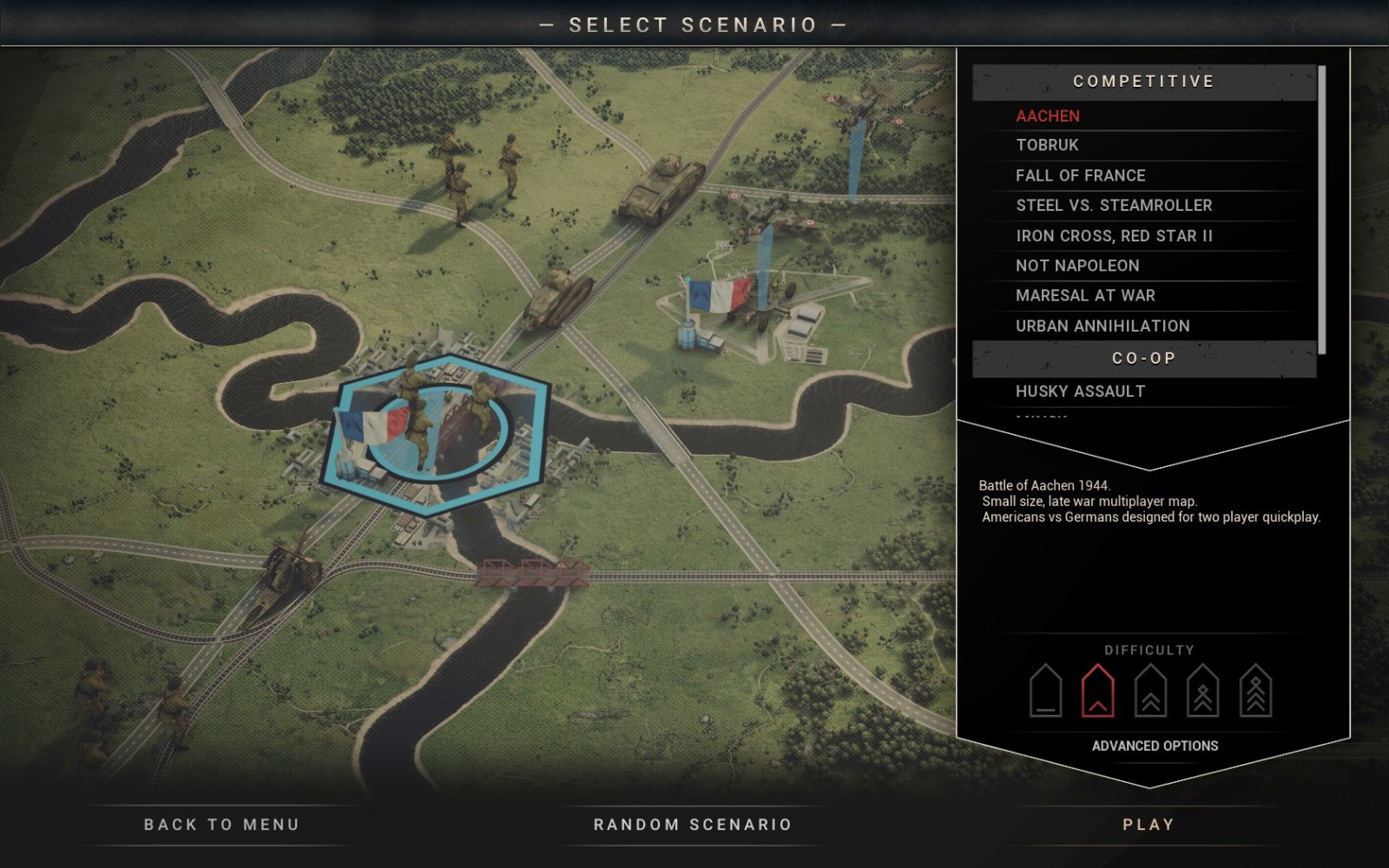Select Steel vs. Steamroller scenario
Screen dimensions: 1389x868
1114,206
